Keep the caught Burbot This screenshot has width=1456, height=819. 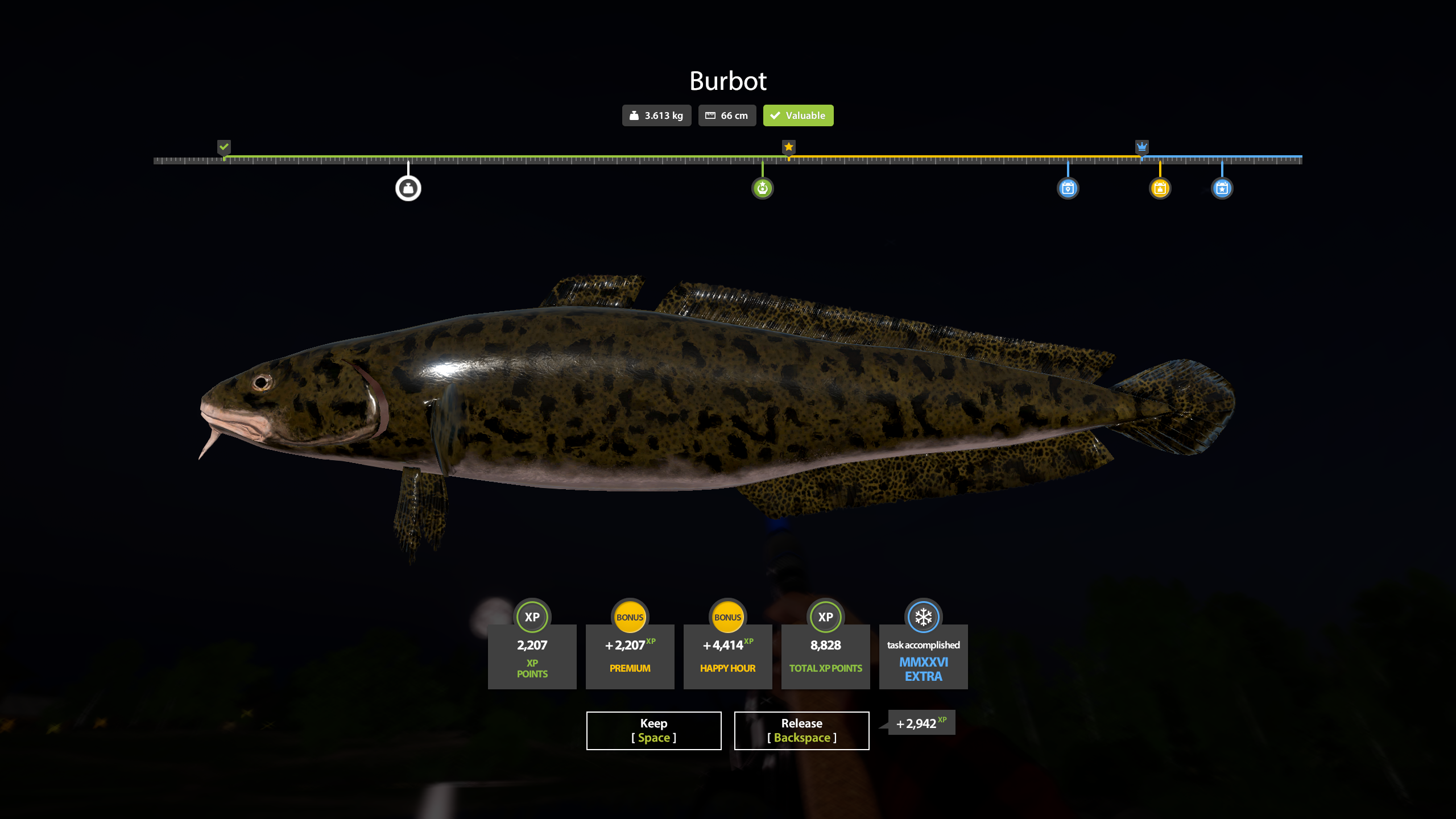(x=653, y=730)
